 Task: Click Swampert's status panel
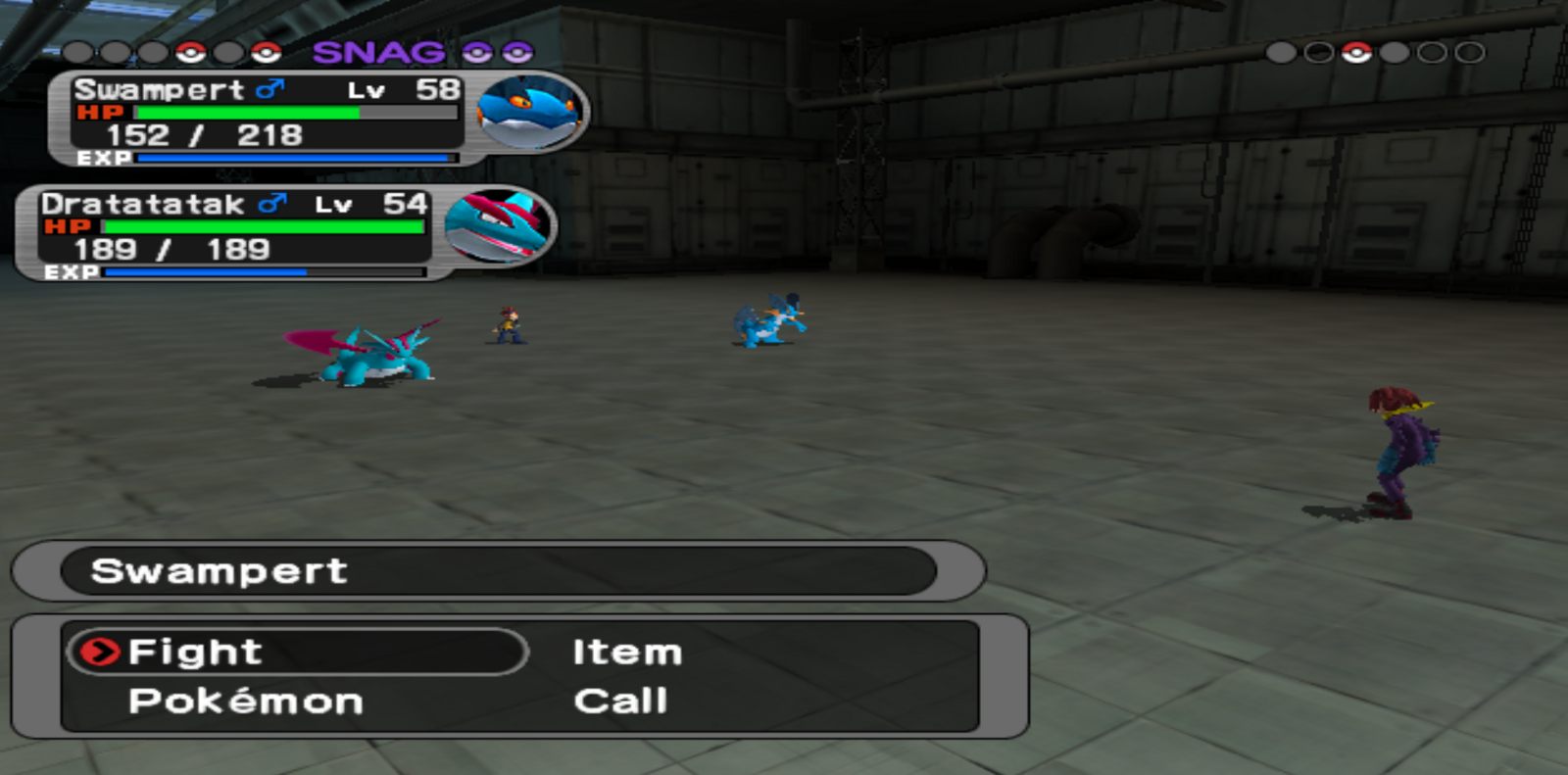(x=265, y=120)
